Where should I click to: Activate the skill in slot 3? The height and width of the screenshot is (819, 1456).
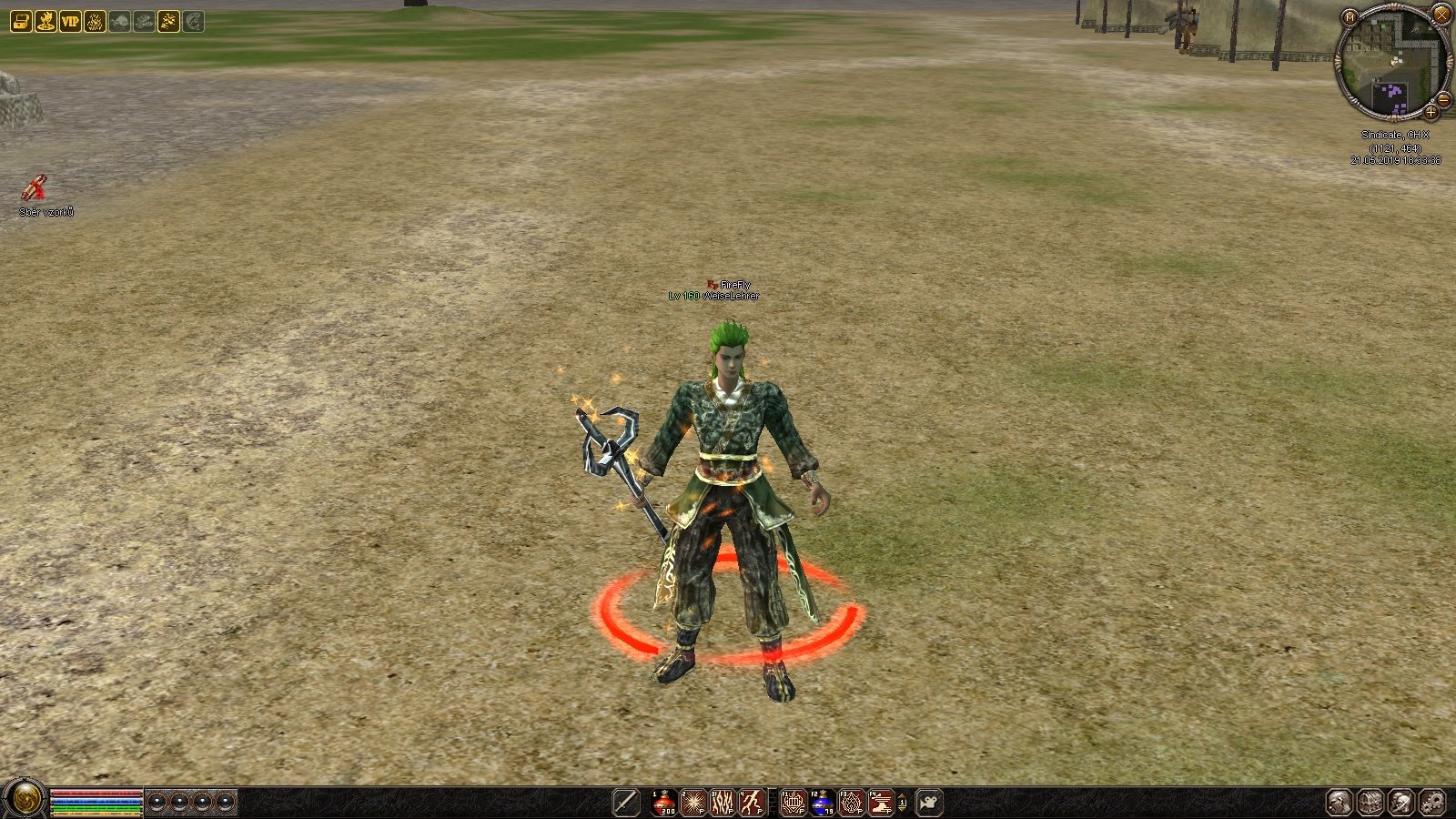pyautogui.click(x=723, y=803)
